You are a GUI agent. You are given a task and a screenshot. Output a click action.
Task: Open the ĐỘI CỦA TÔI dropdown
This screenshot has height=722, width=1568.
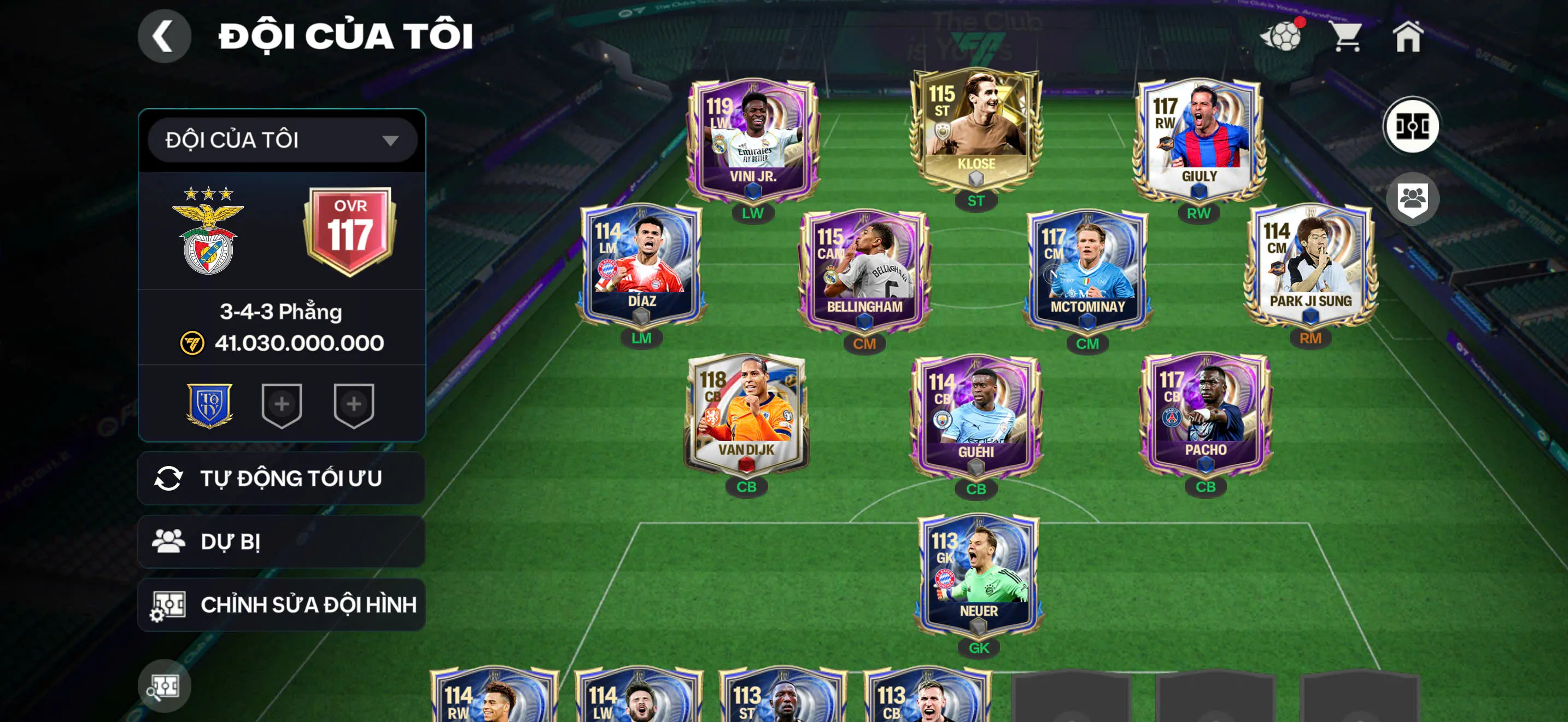click(282, 141)
